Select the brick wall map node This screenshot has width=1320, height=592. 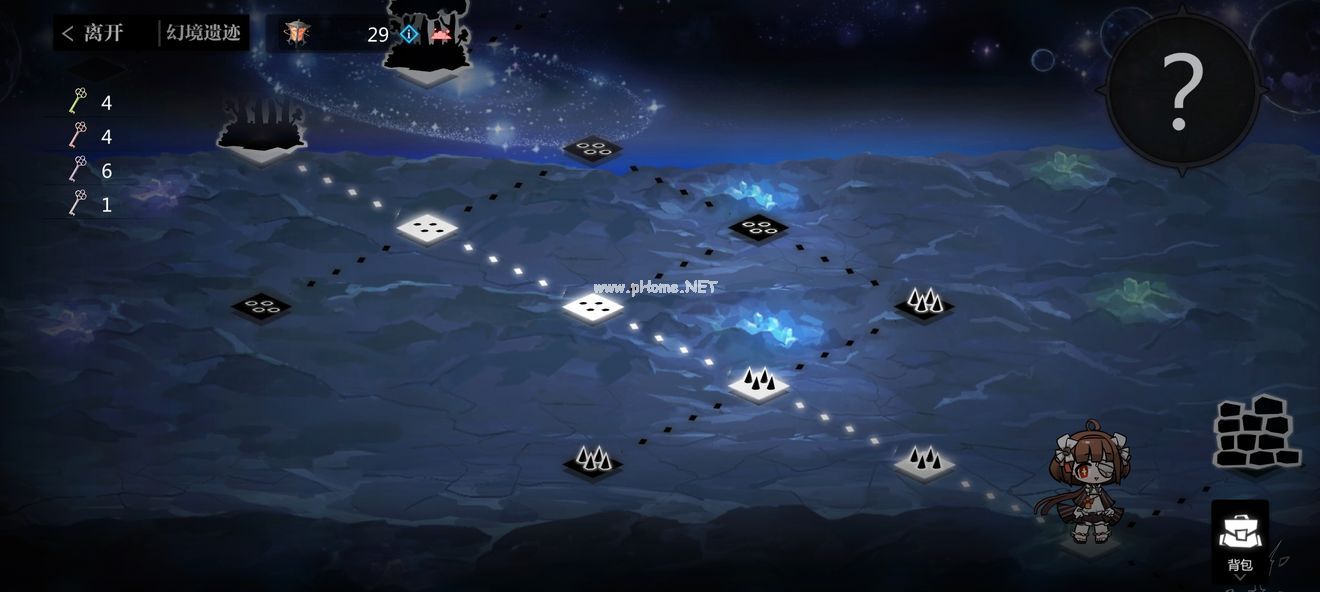[1256, 433]
